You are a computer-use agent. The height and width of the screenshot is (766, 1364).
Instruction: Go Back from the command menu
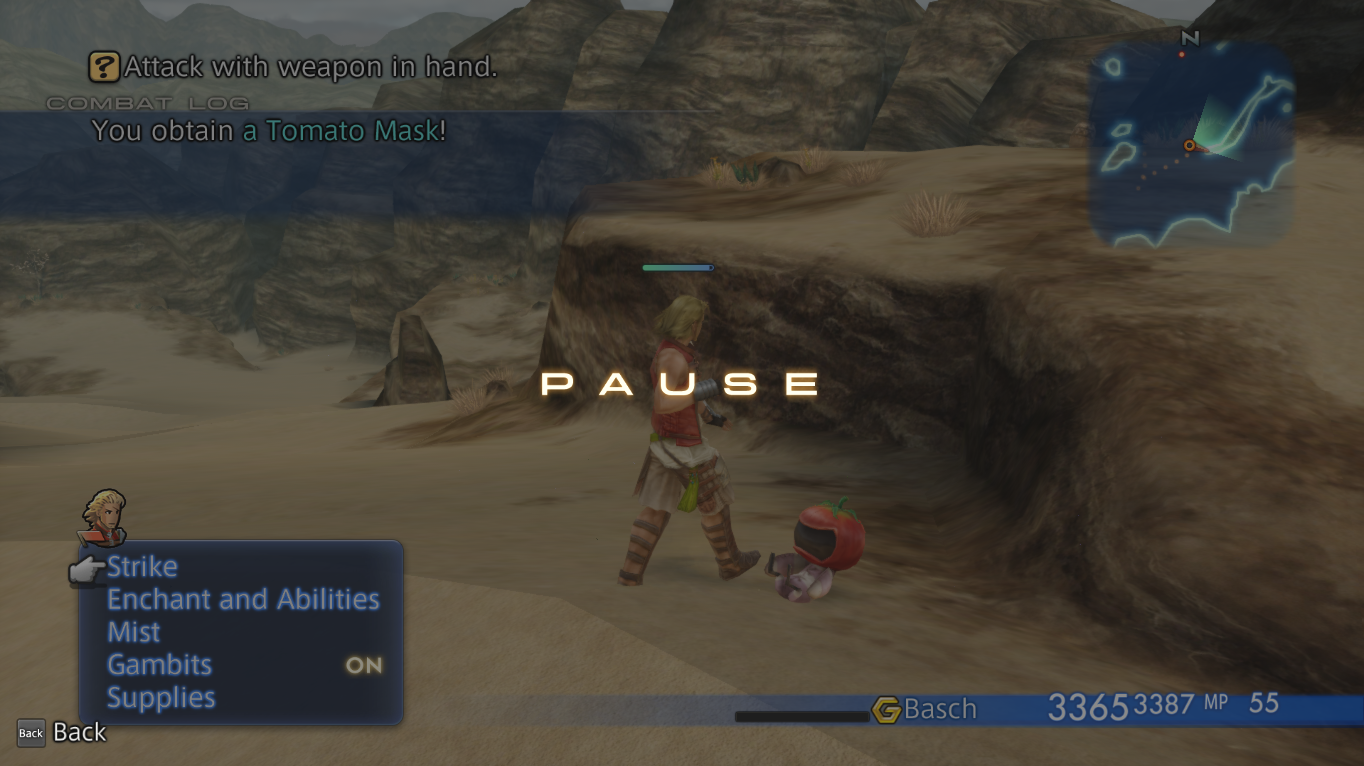pyautogui.click(x=62, y=733)
